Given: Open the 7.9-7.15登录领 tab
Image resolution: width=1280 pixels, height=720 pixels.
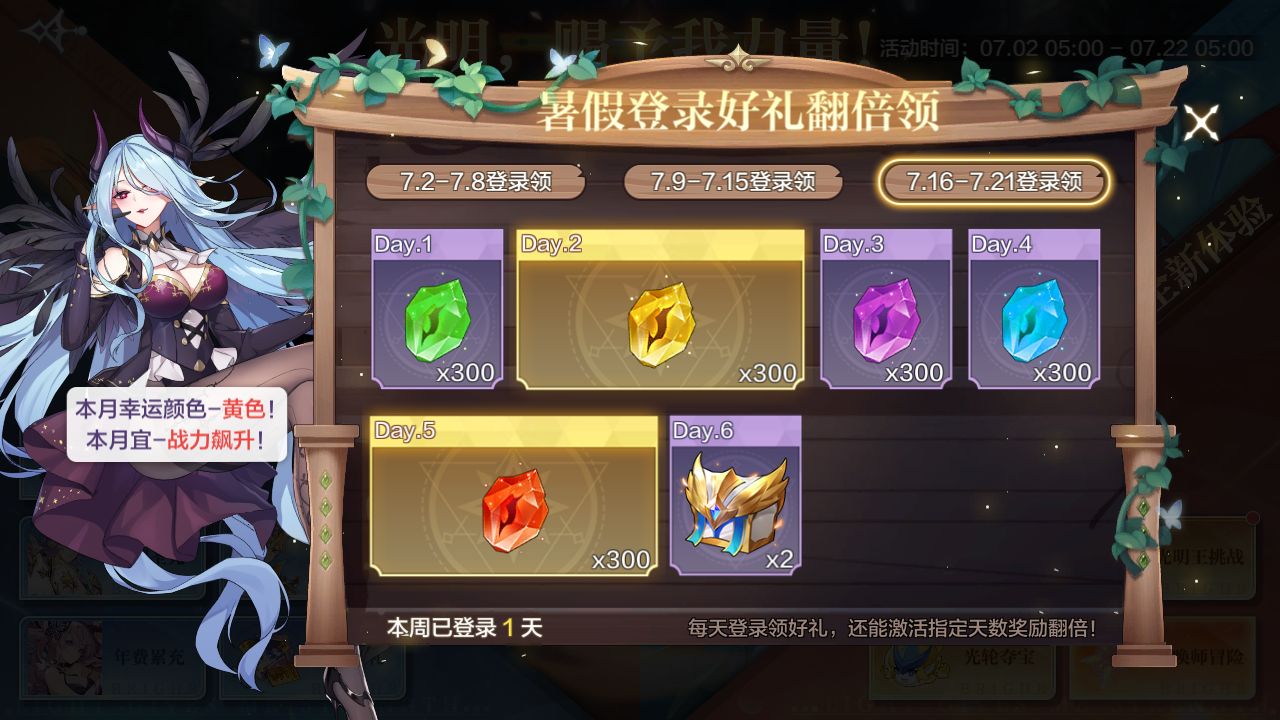Looking at the screenshot, I should (731, 183).
